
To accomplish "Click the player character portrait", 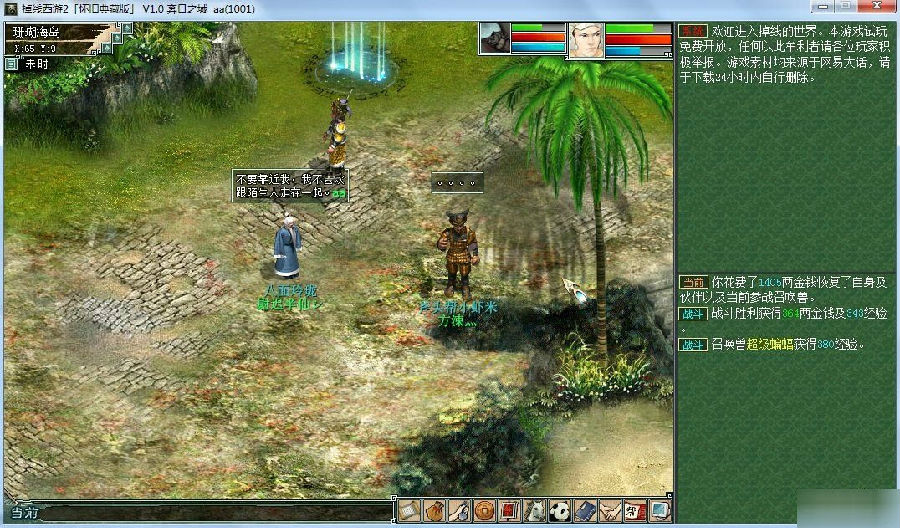I will click(584, 39).
